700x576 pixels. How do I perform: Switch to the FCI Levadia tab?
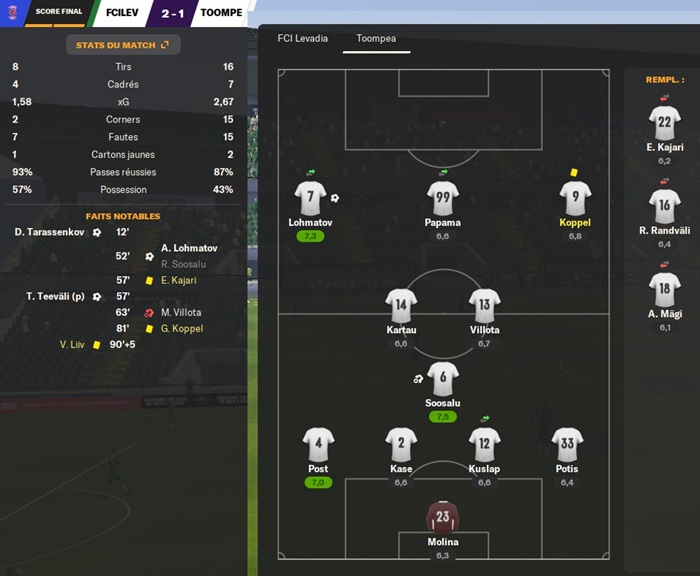[x=302, y=39]
